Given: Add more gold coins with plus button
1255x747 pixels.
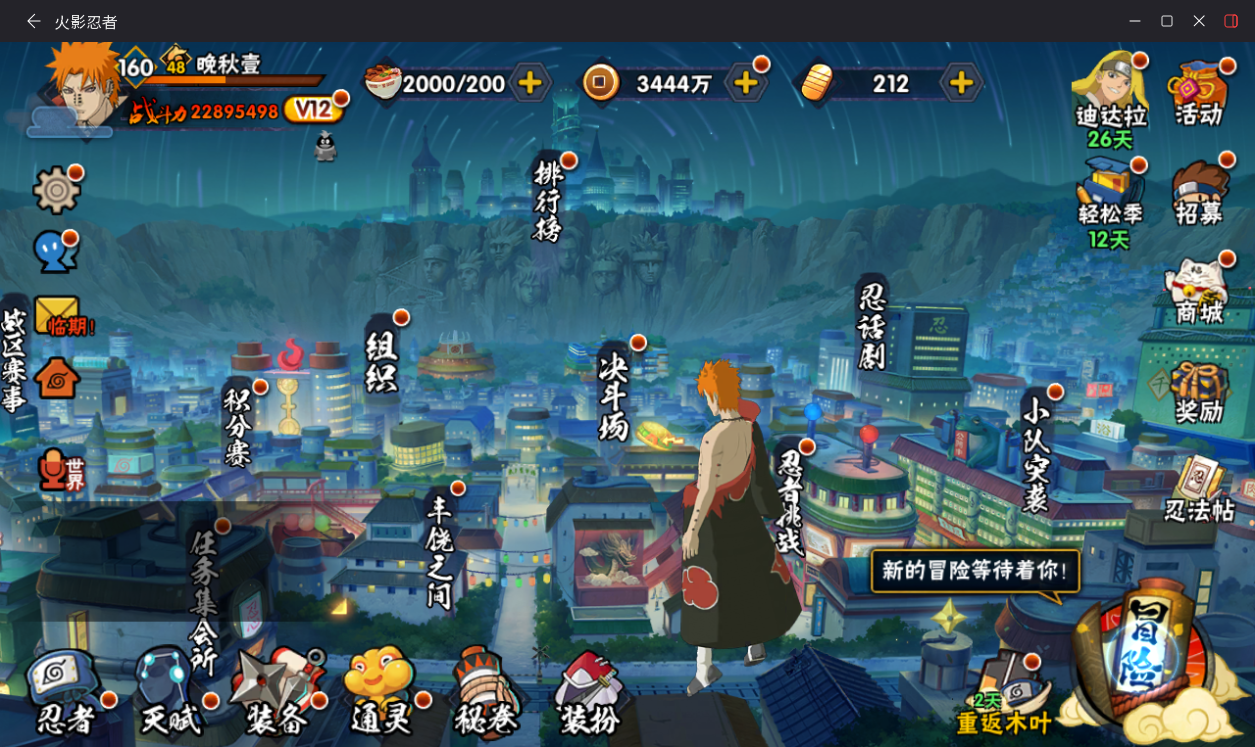Looking at the screenshot, I should tap(745, 83).
